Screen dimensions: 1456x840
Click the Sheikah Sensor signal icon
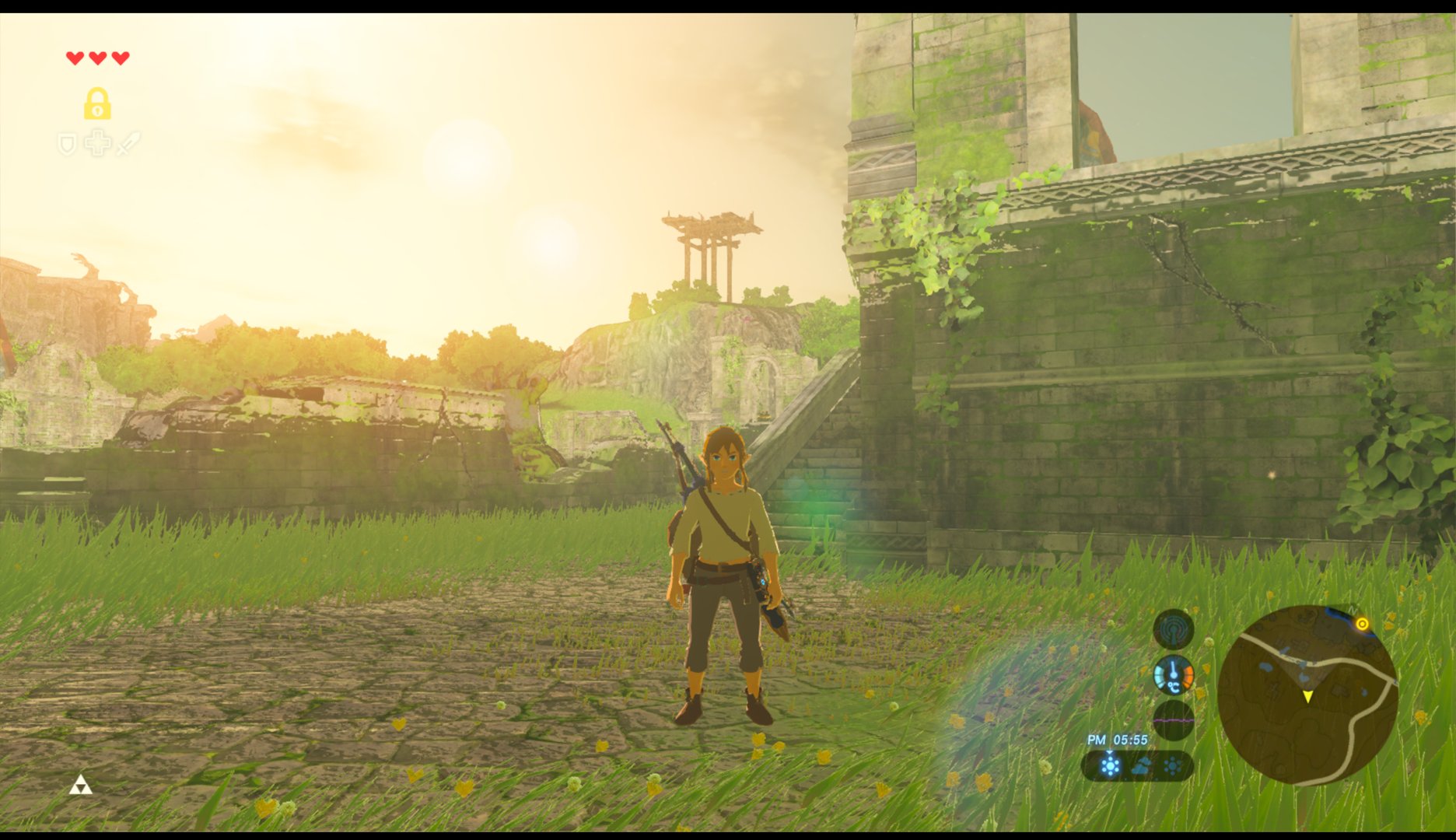(x=1173, y=628)
